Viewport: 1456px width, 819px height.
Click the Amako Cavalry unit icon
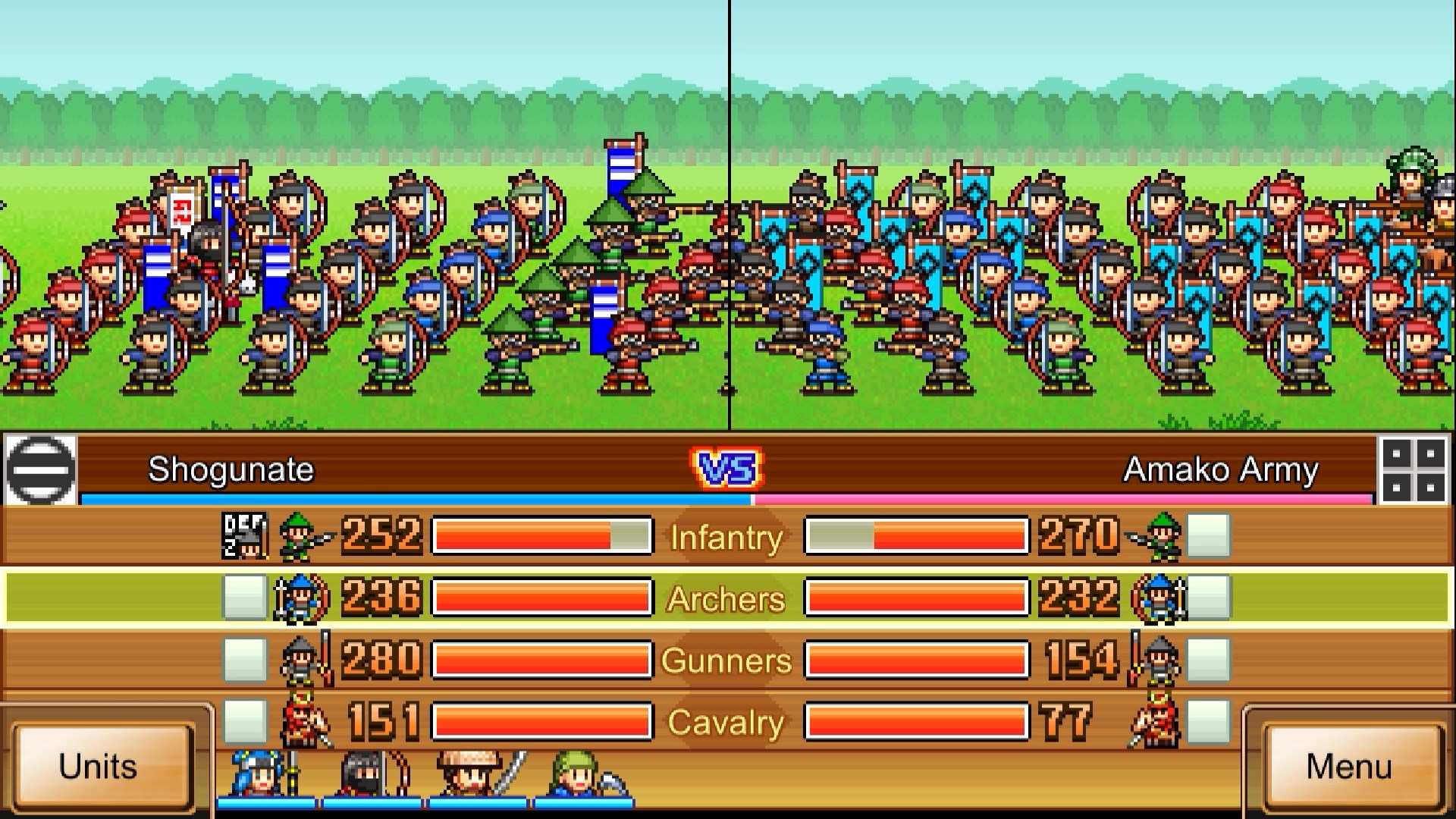[1159, 722]
